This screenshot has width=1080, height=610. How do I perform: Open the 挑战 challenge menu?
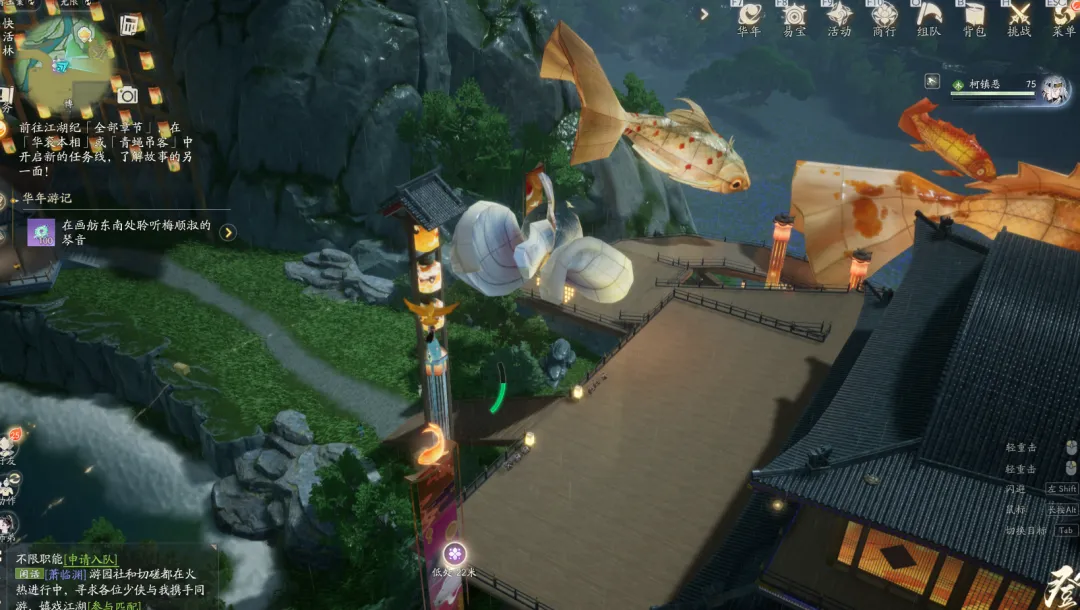coord(1018,17)
